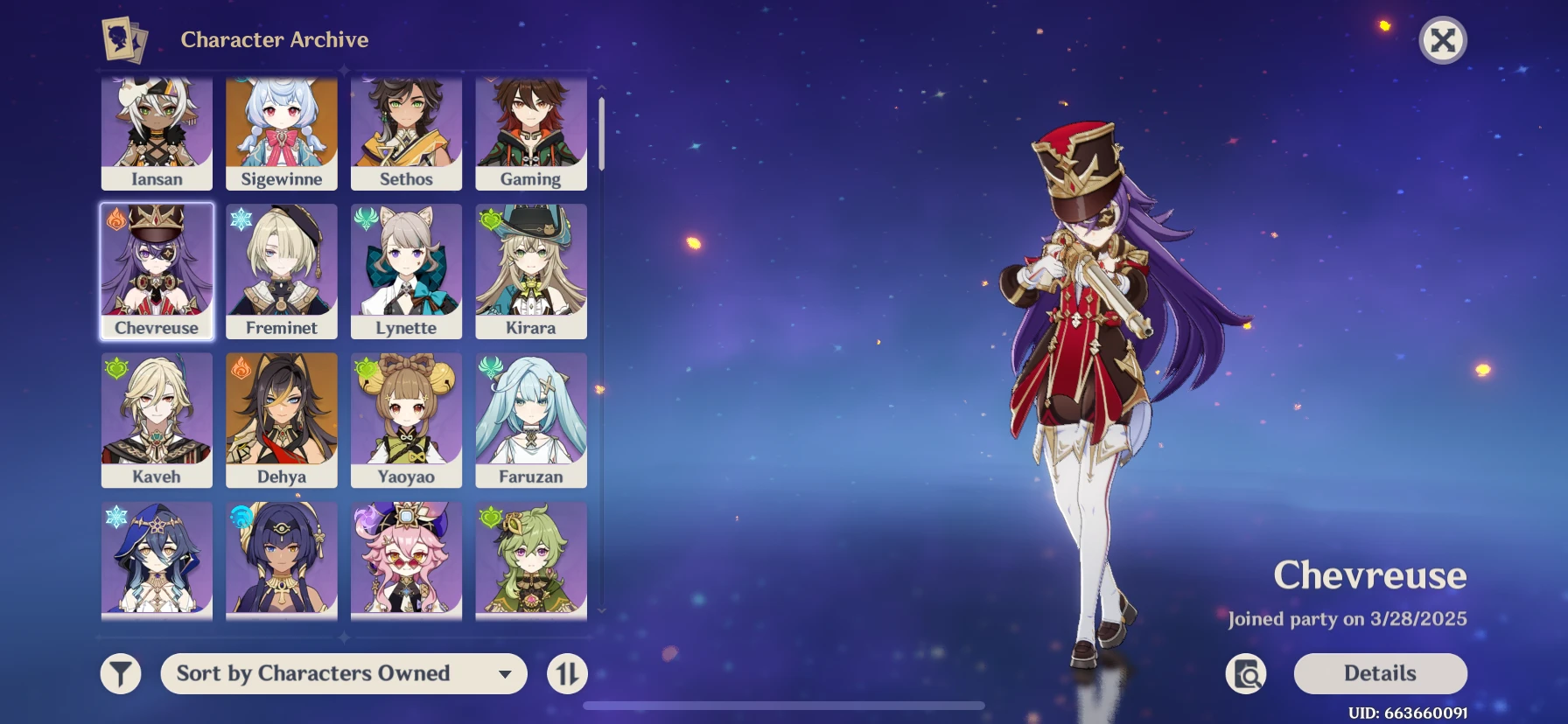Screen dimensions: 1568x724
Task: Click the magnifier inspect icon beside Details
Action: click(x=1246, y=674)
